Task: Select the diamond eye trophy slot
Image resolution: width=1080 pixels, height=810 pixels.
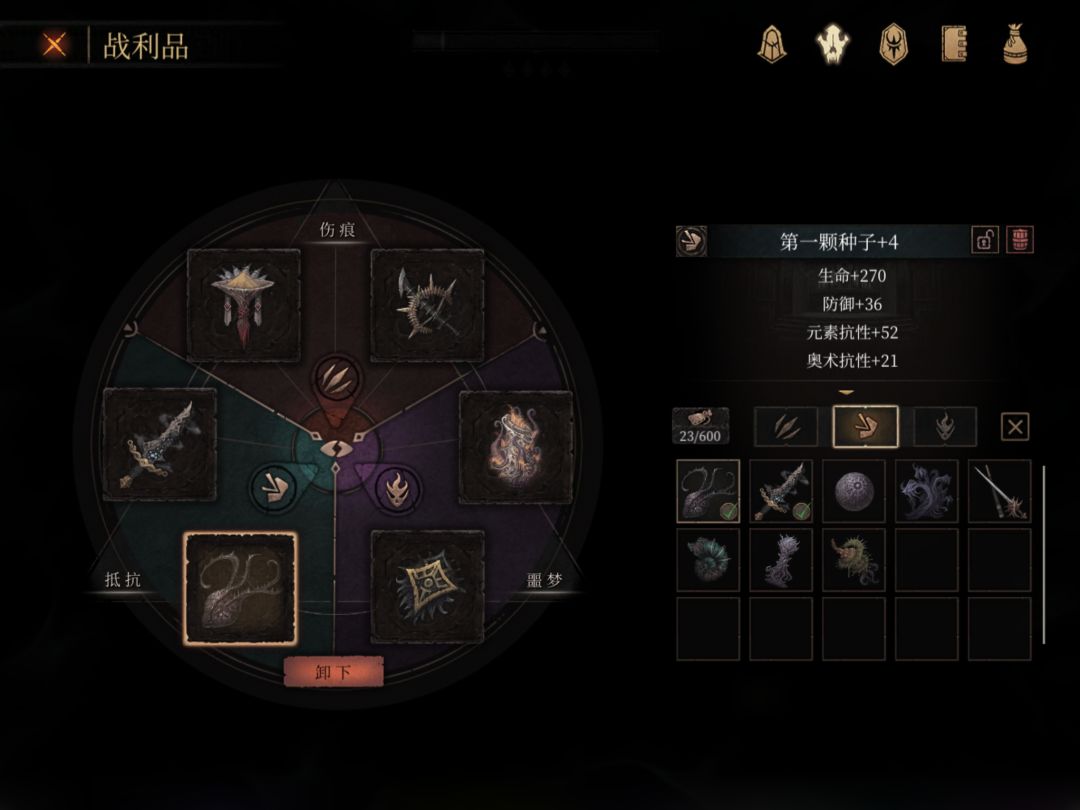Action: tap(427, 587)
